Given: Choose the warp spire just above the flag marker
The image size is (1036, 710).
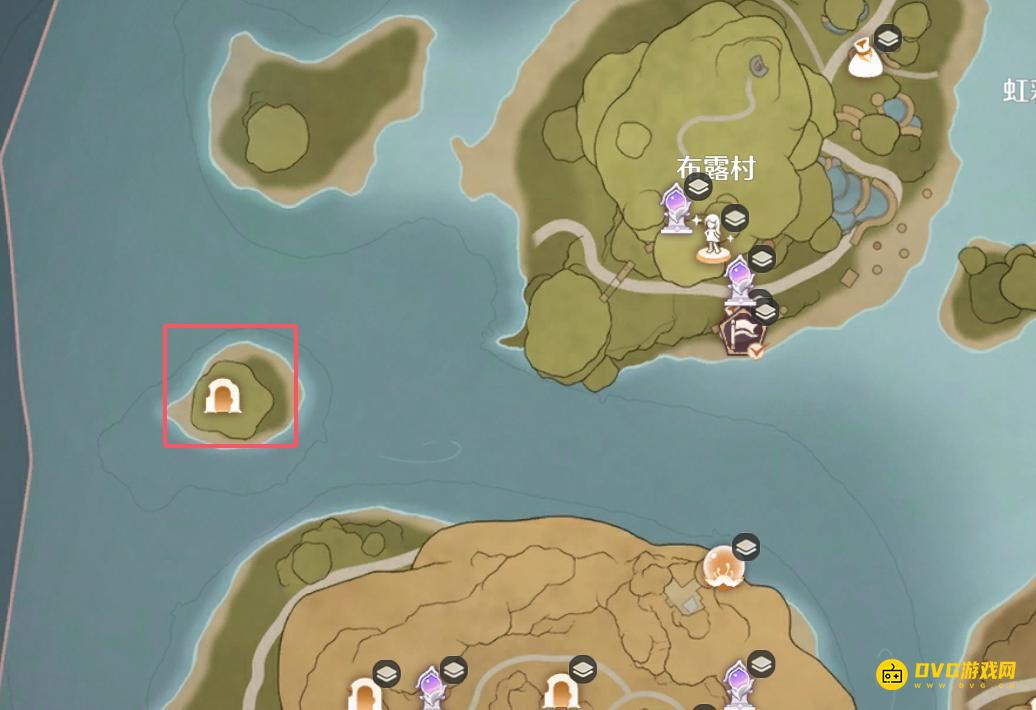Looking at the screenshot, I should [x=739, y=279].
